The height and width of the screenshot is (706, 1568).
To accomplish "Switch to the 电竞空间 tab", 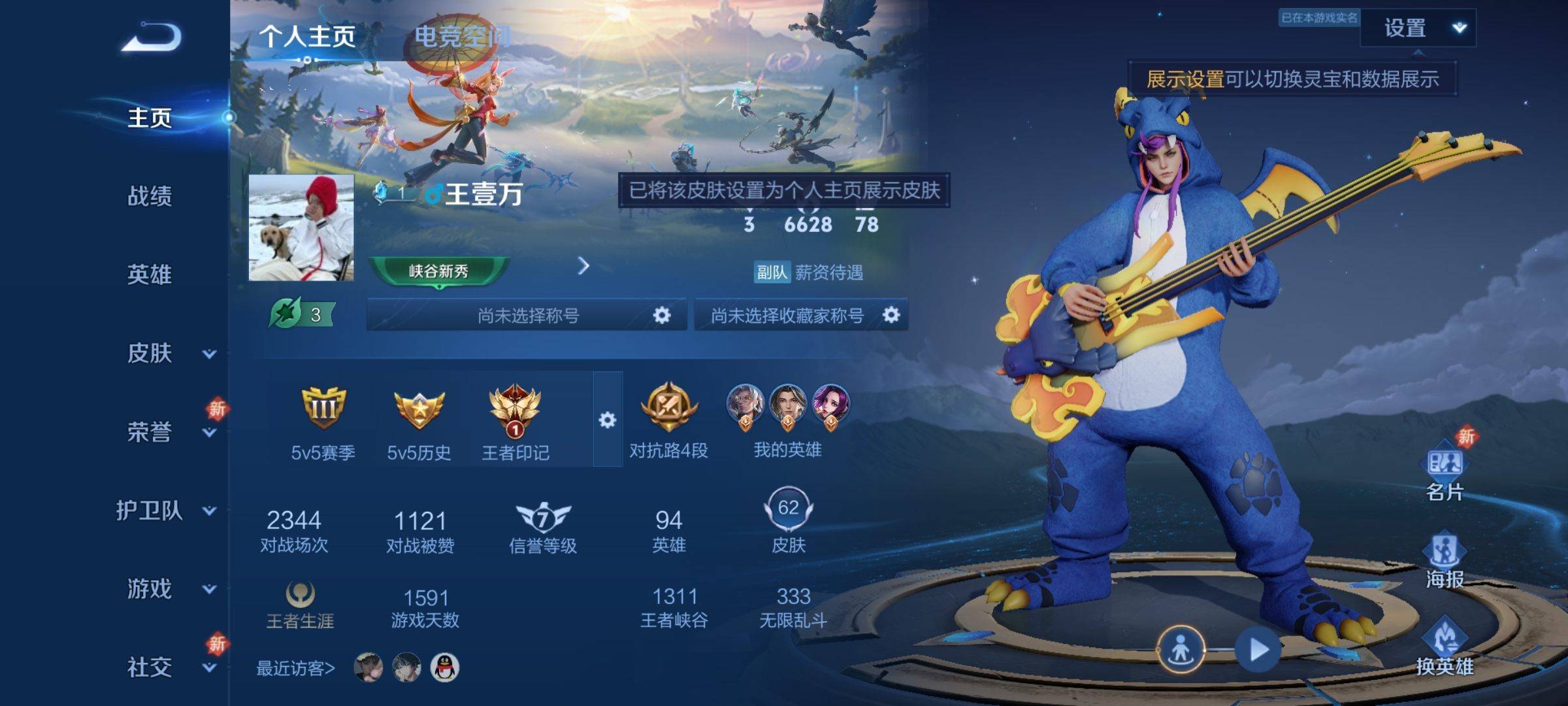I will pos(462,37).
